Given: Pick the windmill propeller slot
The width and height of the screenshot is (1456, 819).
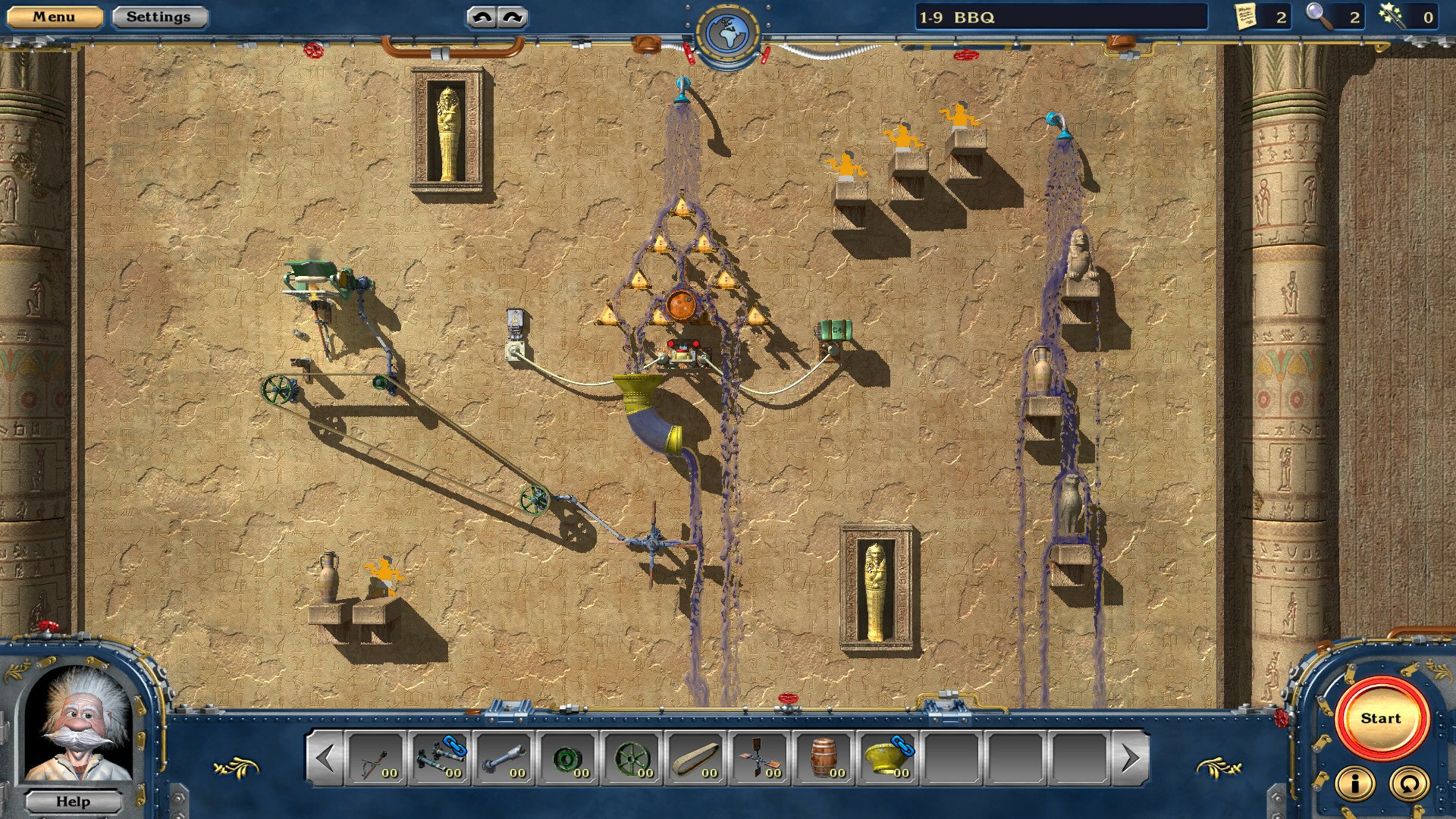Looking at the screenshot, I should (x=759, y=758).
